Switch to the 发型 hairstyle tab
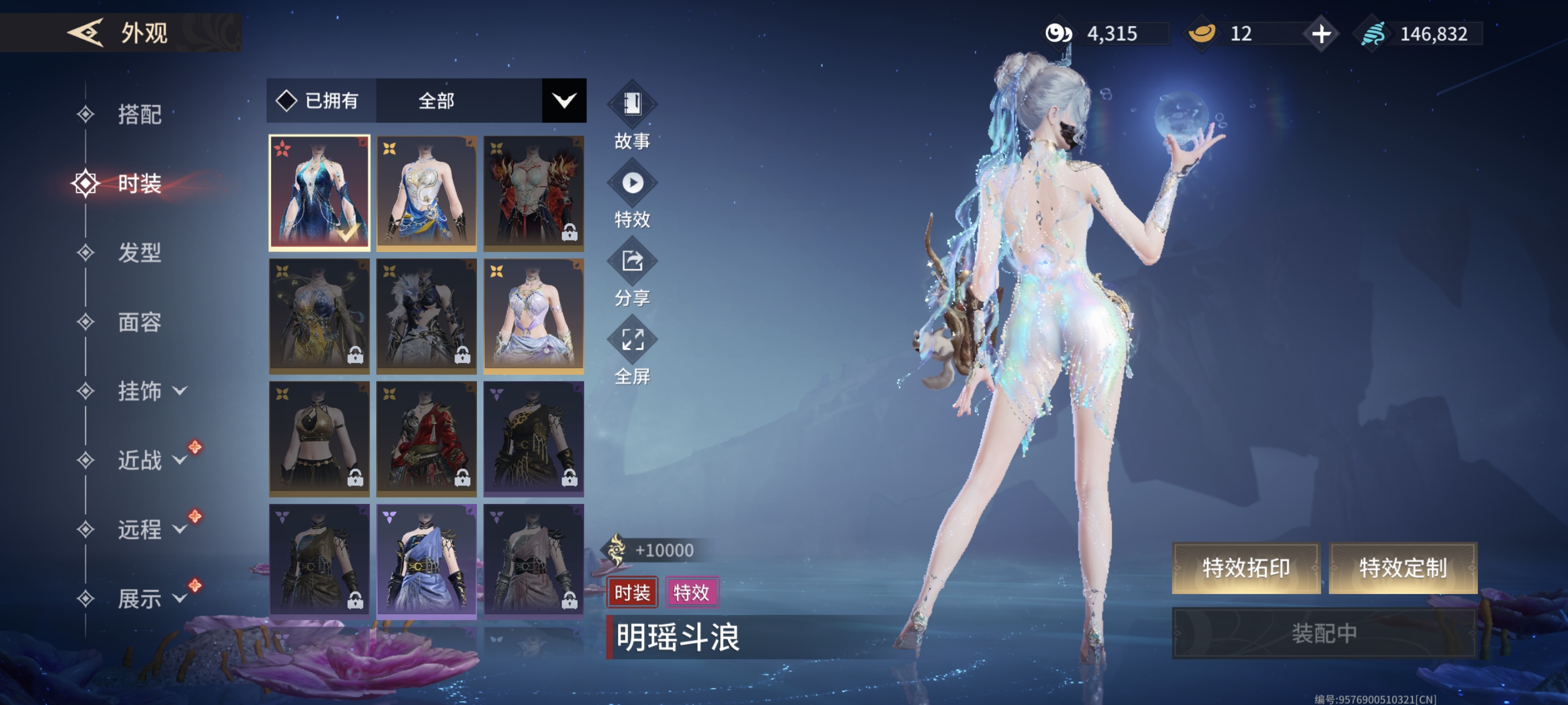This screenshot has height=705, width=1568. click(x=139, y=253)
